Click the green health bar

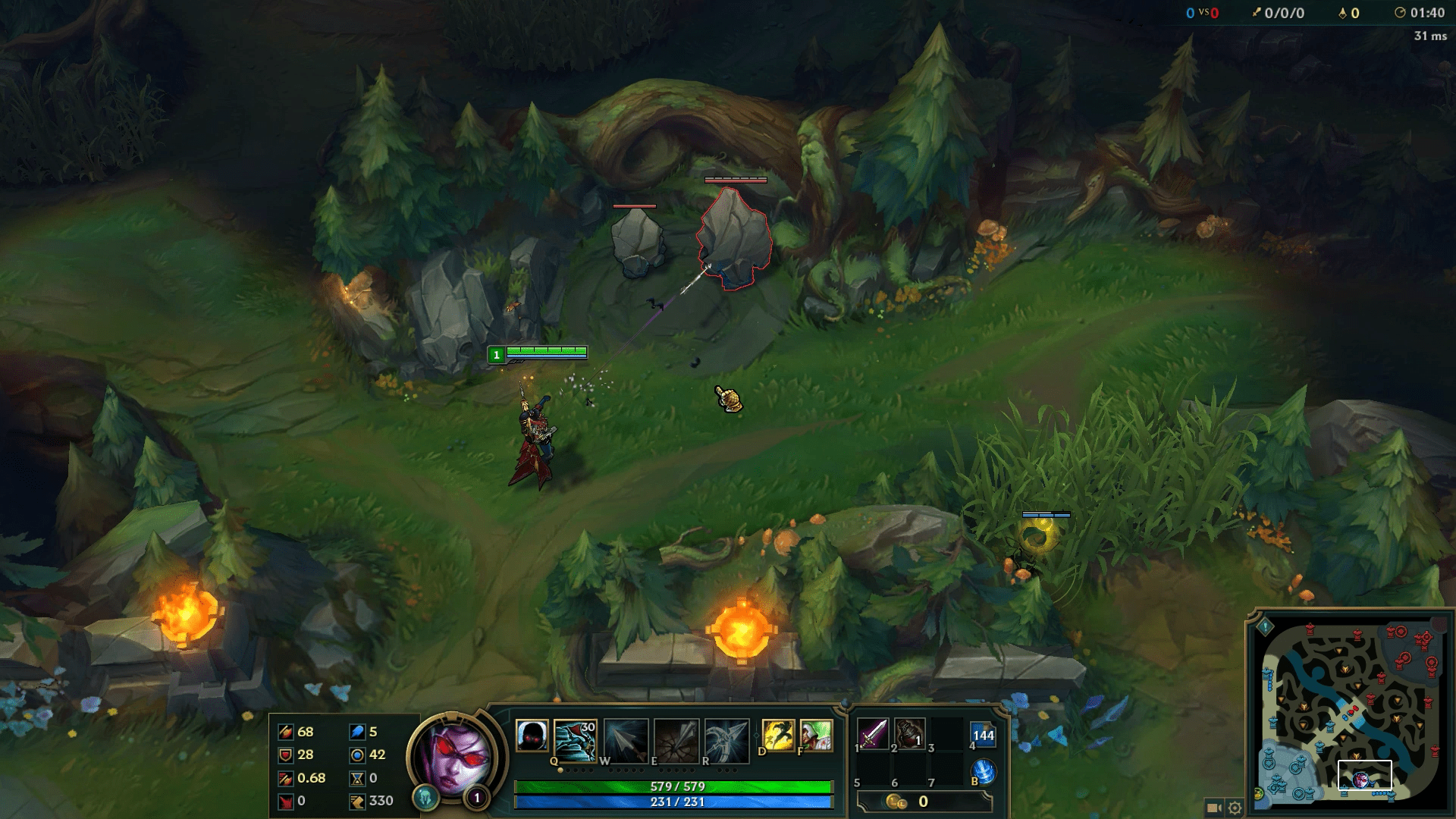click(x=675, y=786)
